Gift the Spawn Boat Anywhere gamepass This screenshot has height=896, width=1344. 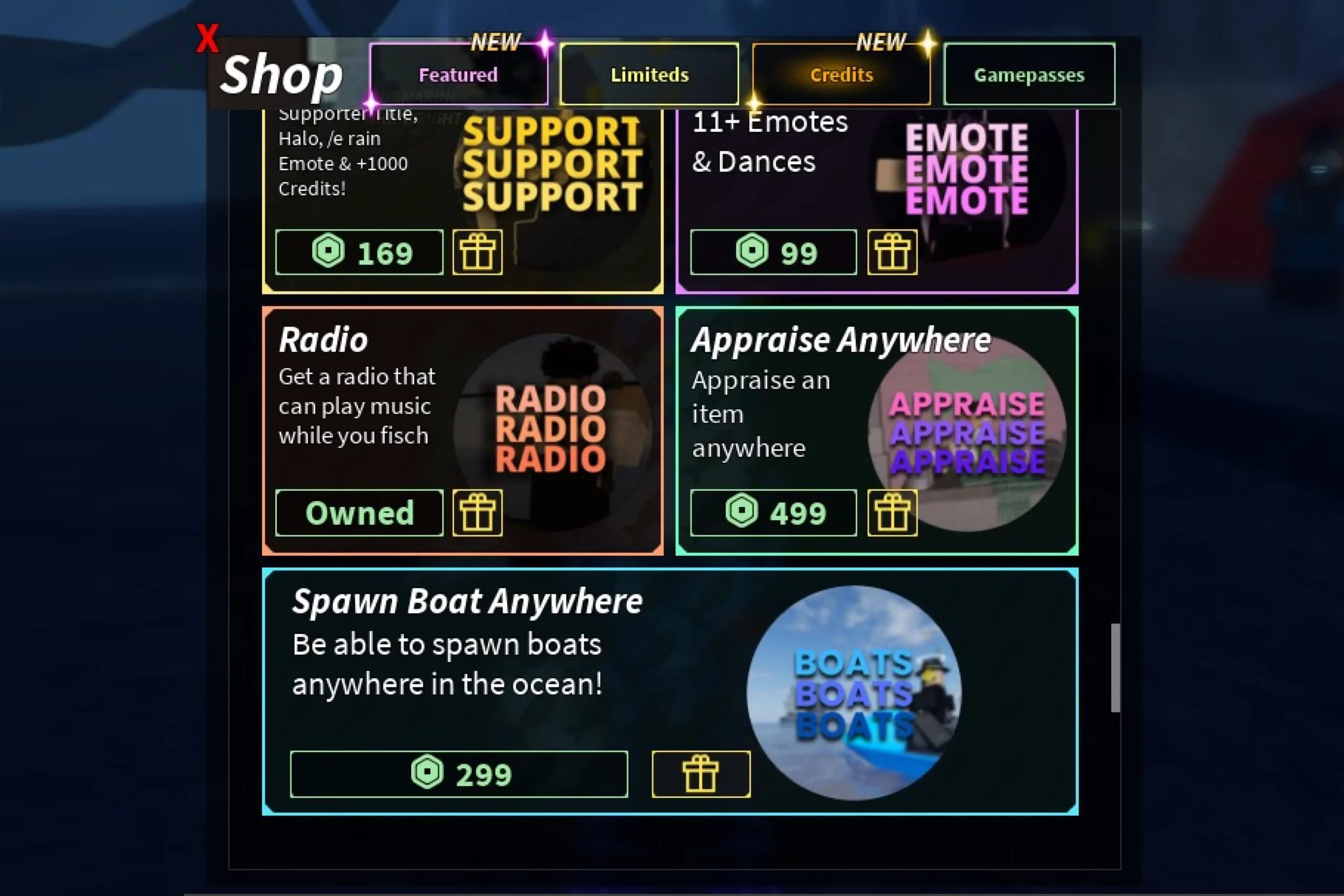point(700,774)
